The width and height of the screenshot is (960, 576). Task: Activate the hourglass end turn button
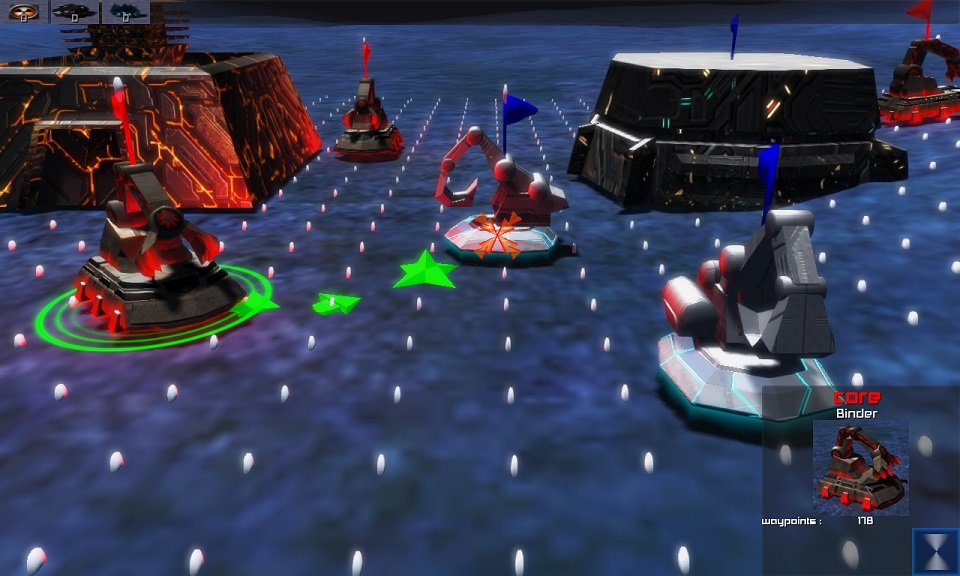[935, 552]
